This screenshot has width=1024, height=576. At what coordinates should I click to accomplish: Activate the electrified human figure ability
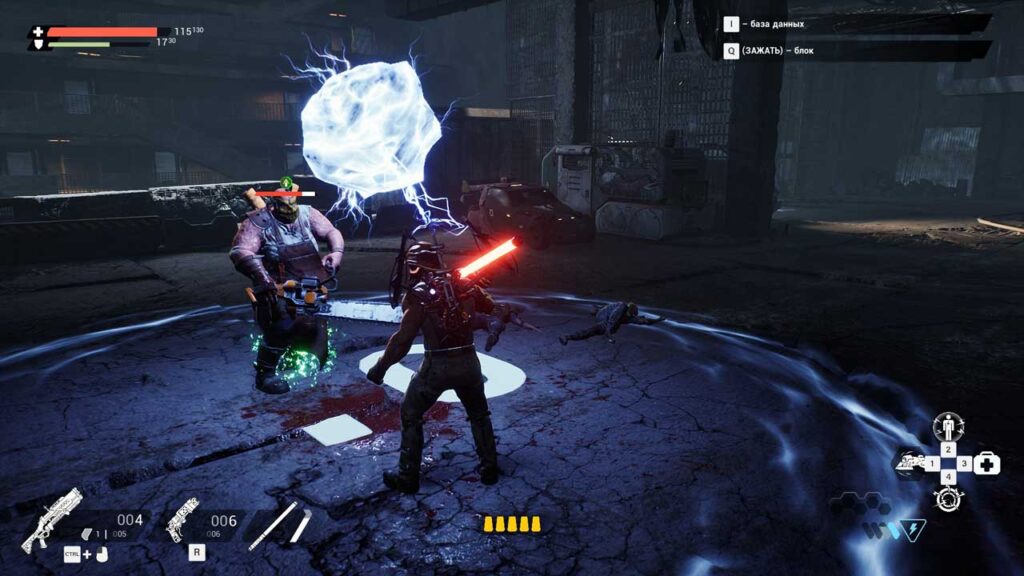pos(947,428)
